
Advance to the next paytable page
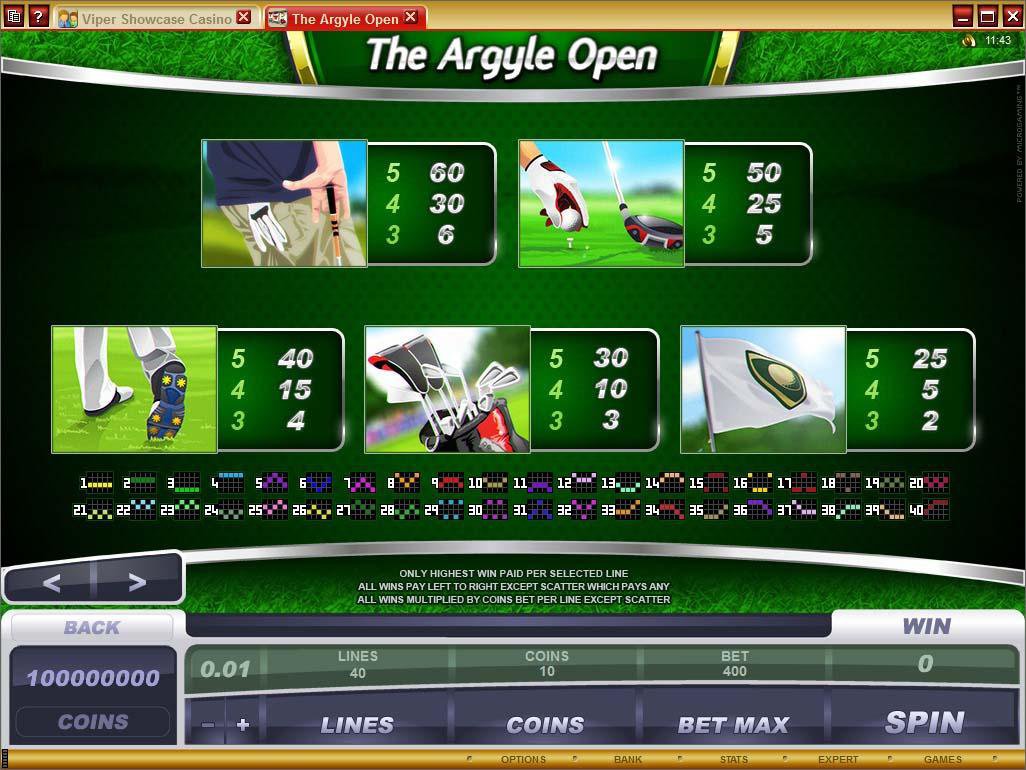click(x=137, y=582)
